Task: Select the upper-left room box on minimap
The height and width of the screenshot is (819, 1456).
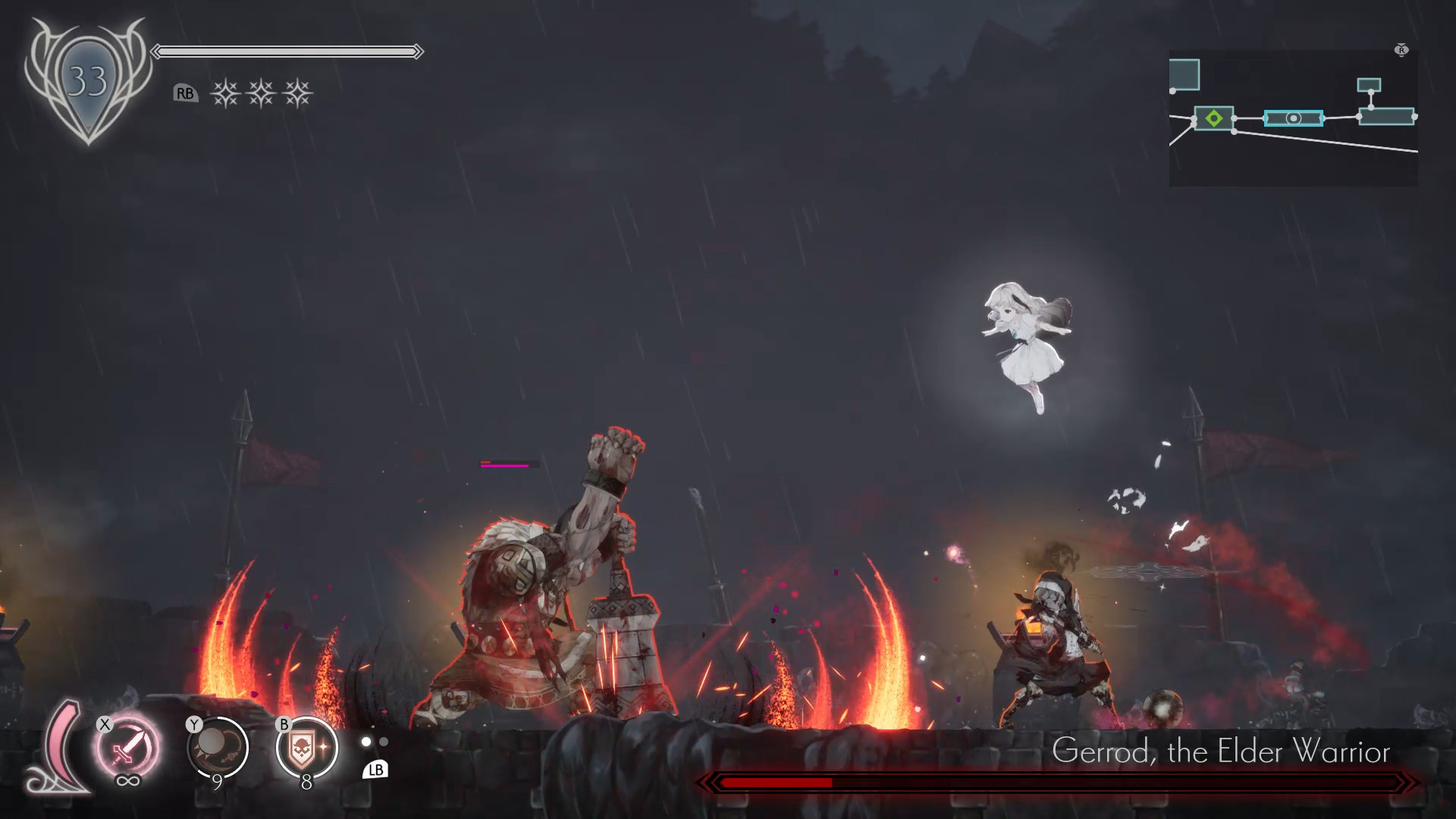Action: pyautogui.click(x=1185, y=74)
